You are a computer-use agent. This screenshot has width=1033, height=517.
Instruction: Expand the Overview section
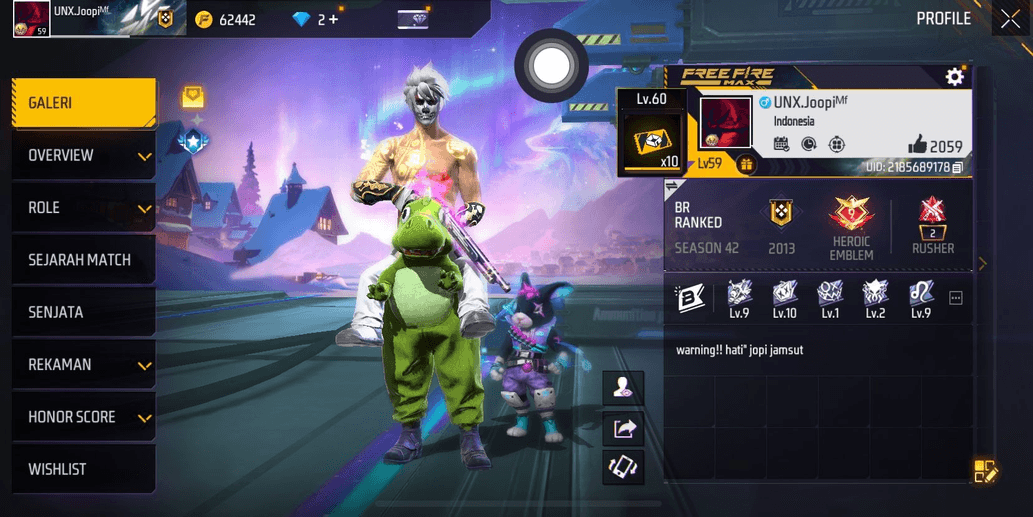[84, 156]
